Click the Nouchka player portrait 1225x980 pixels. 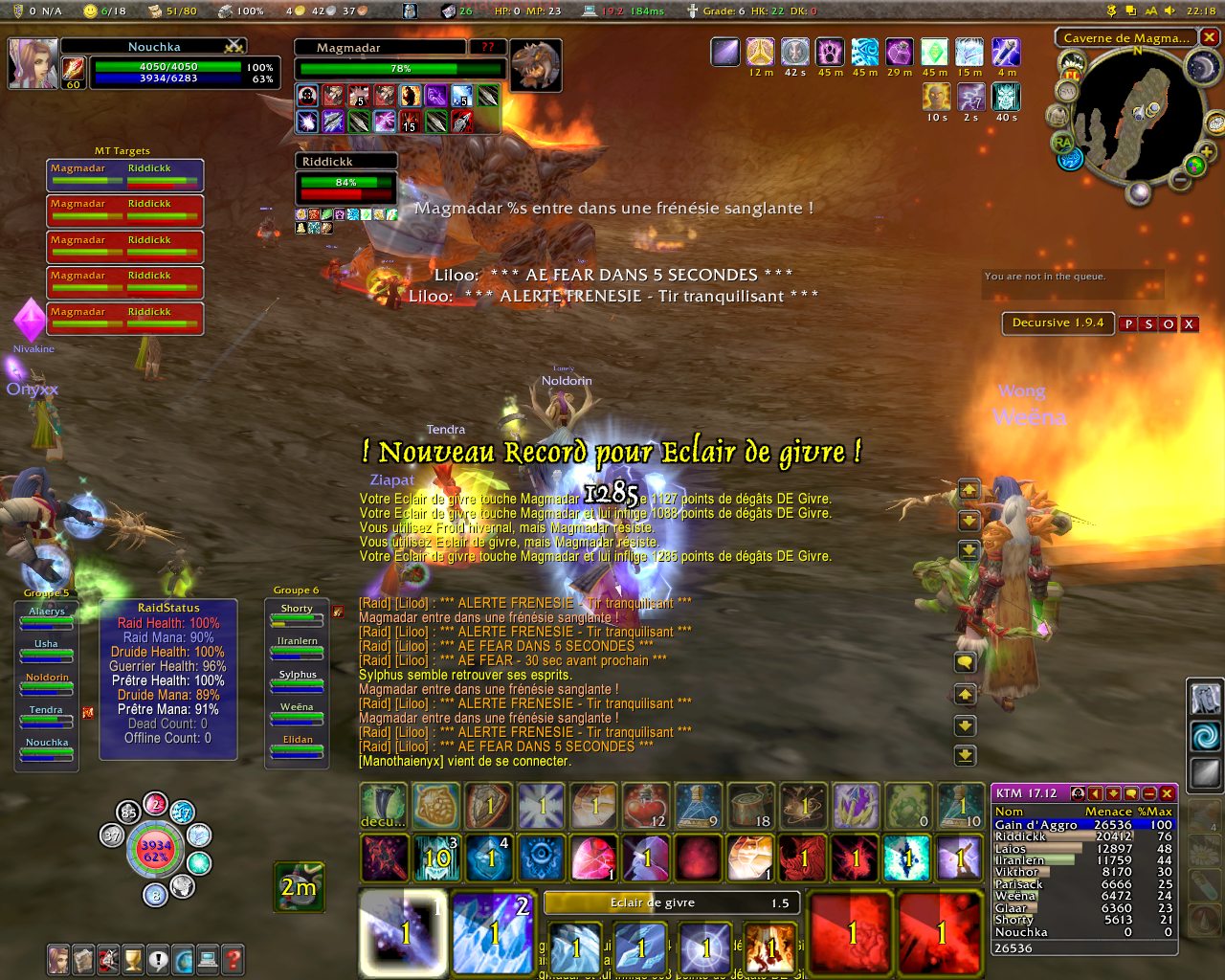coord(33,63)
